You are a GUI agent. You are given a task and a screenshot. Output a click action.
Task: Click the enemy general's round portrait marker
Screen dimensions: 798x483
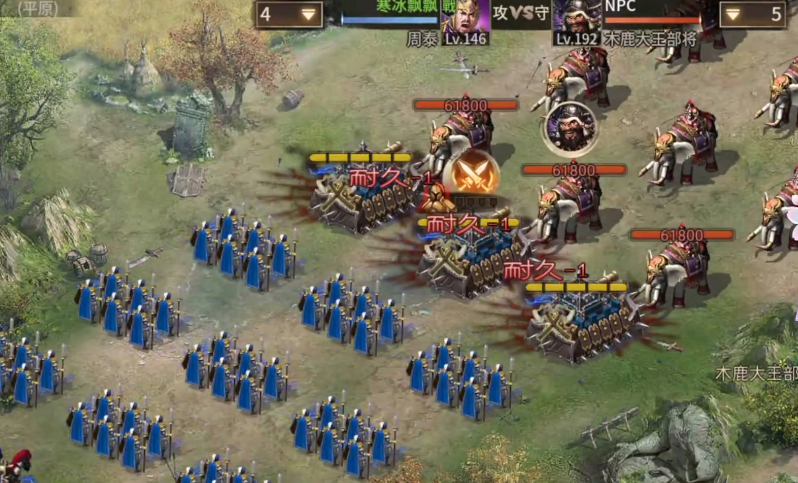(x=571, y=126)
